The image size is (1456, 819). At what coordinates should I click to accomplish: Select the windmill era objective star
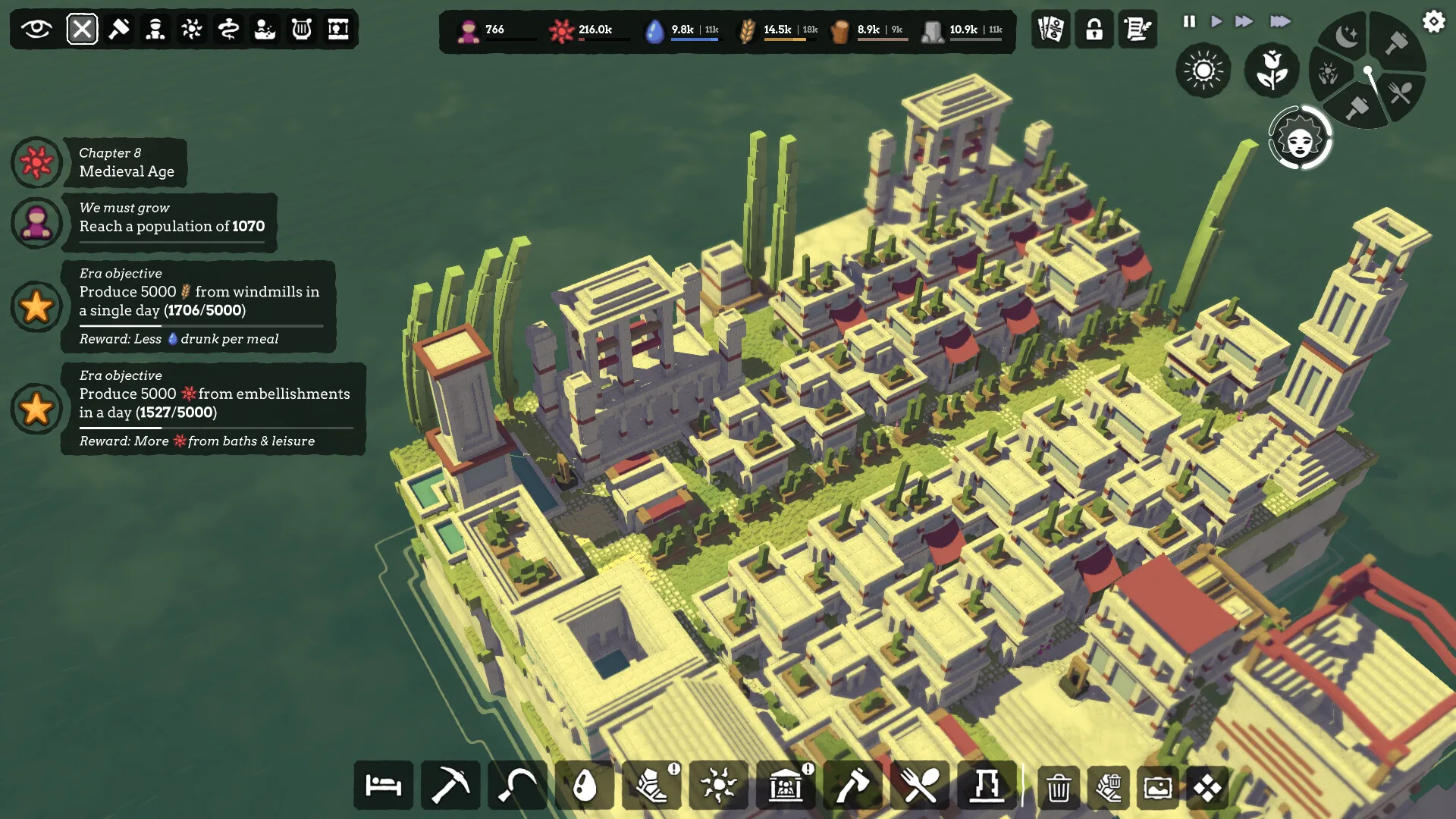pyautogui.click(x=36, y=307)
